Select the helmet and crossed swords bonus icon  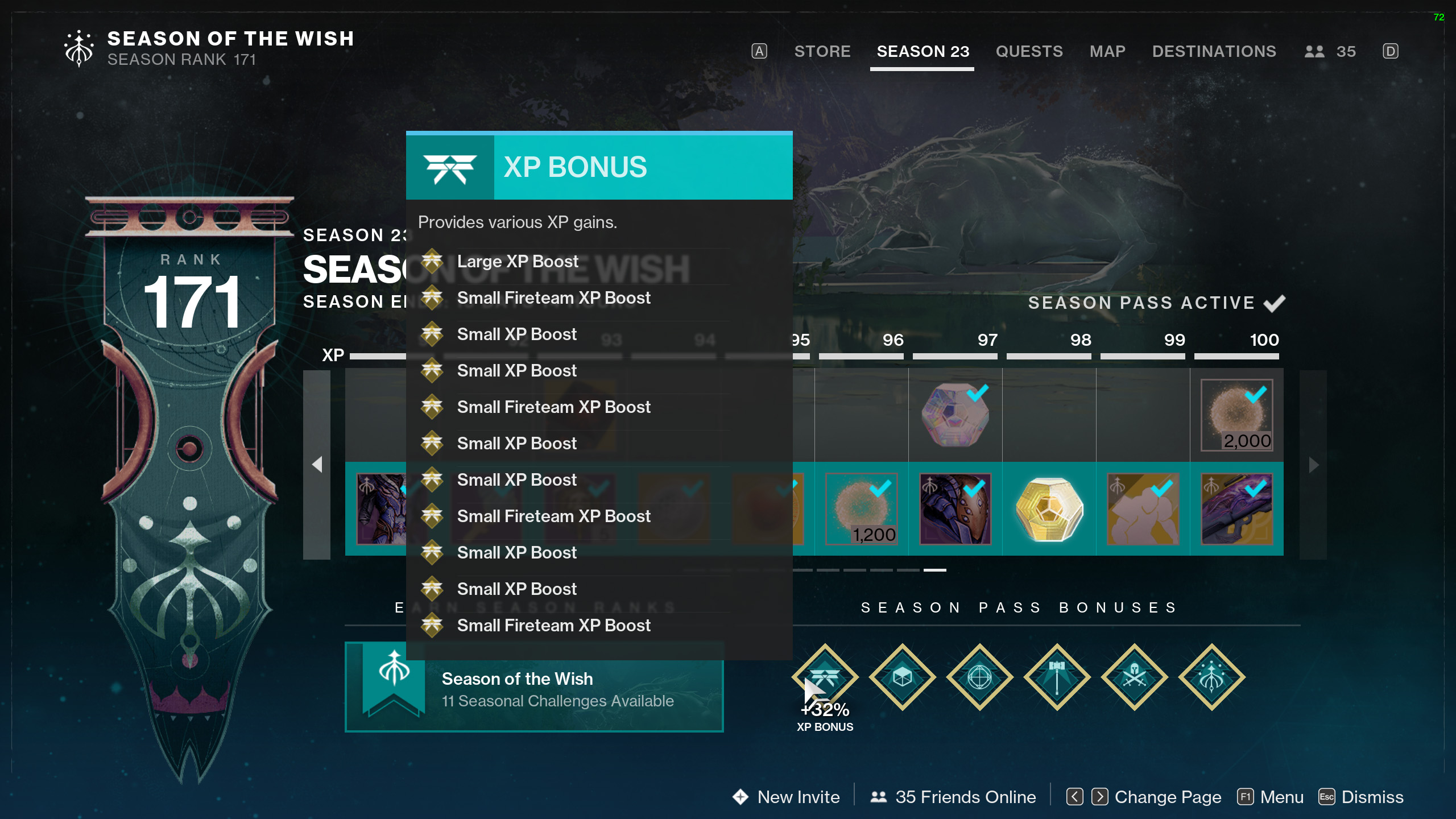[x=1134, y=677]
